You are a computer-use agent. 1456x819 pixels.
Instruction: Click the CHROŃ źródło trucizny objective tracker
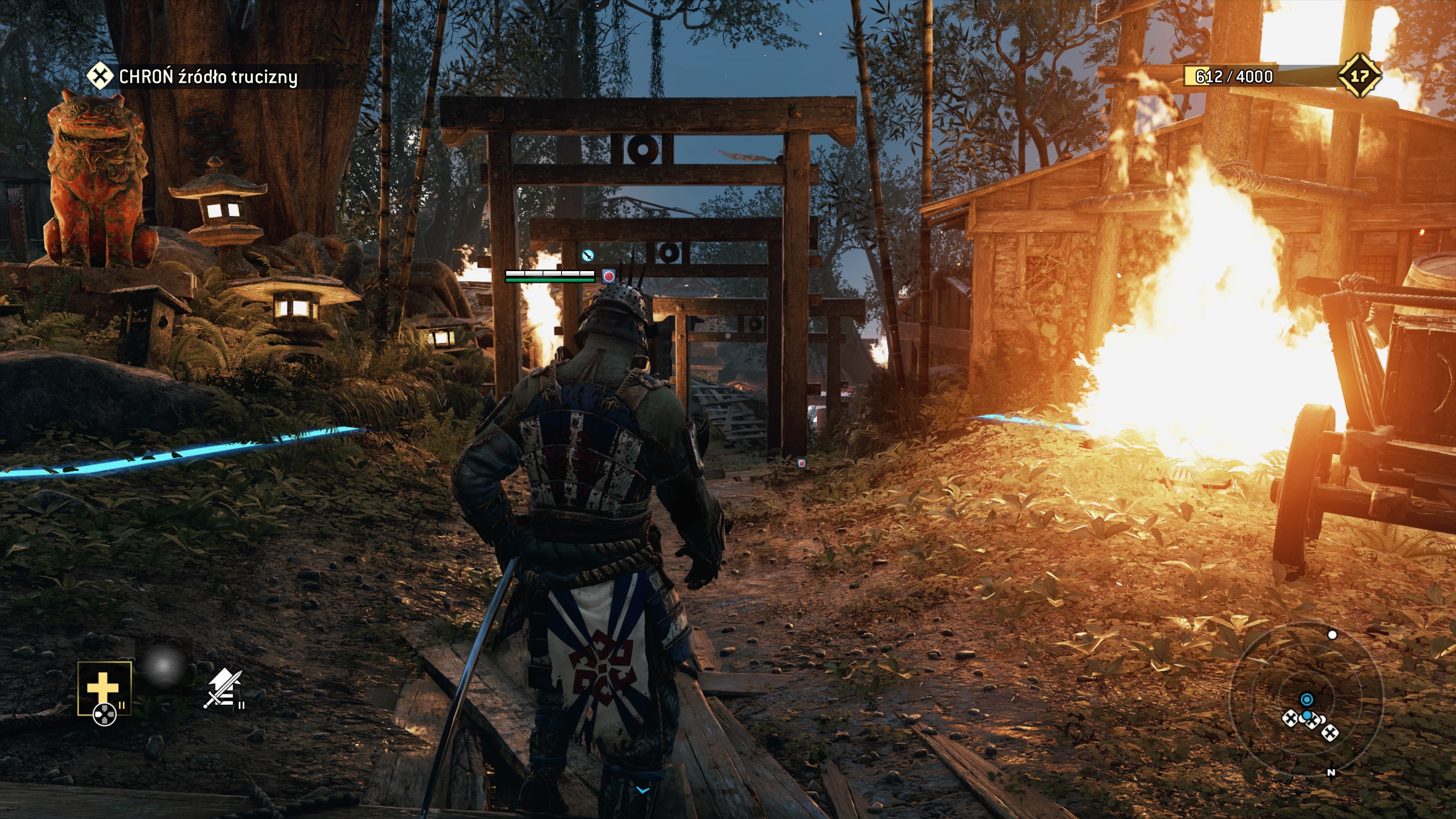(x=193, y=76)
